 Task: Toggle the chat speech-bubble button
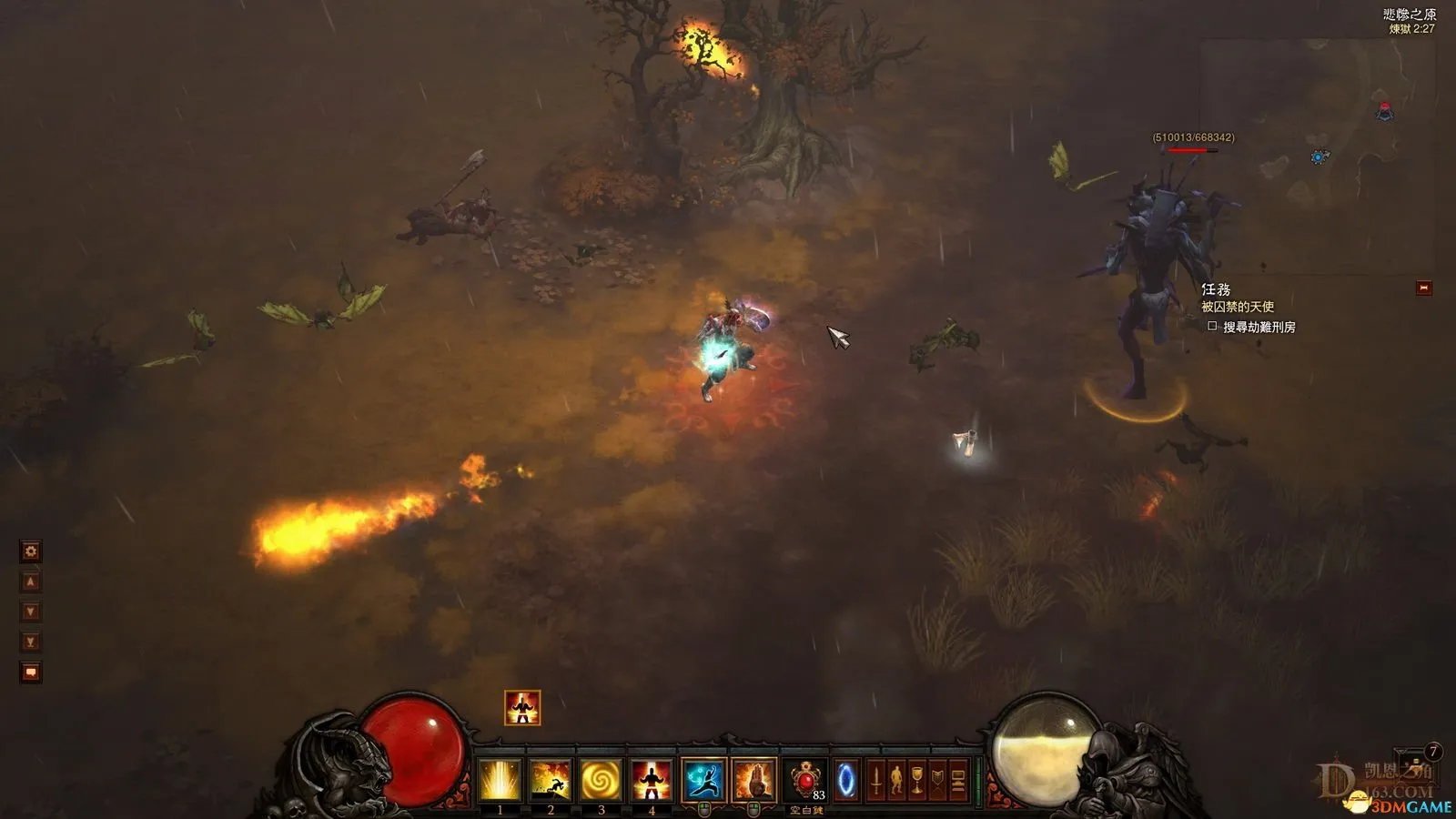click(31, 672)
